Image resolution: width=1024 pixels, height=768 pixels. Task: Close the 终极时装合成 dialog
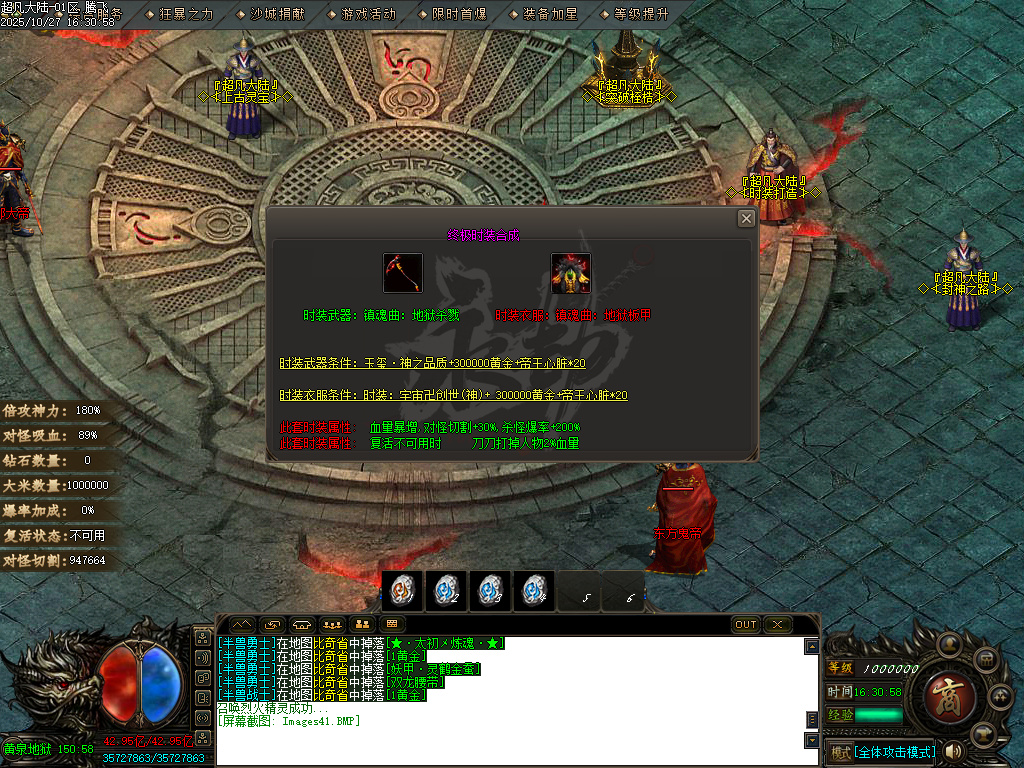746,218
